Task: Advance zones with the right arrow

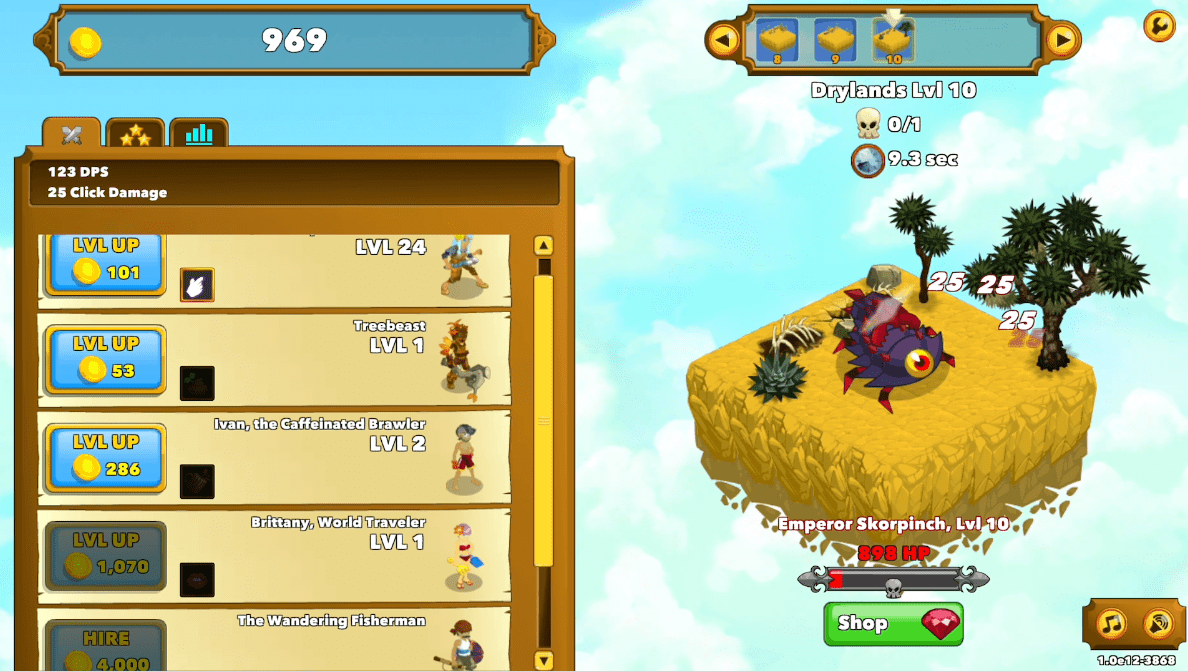Action: (x=1062, y=40)
